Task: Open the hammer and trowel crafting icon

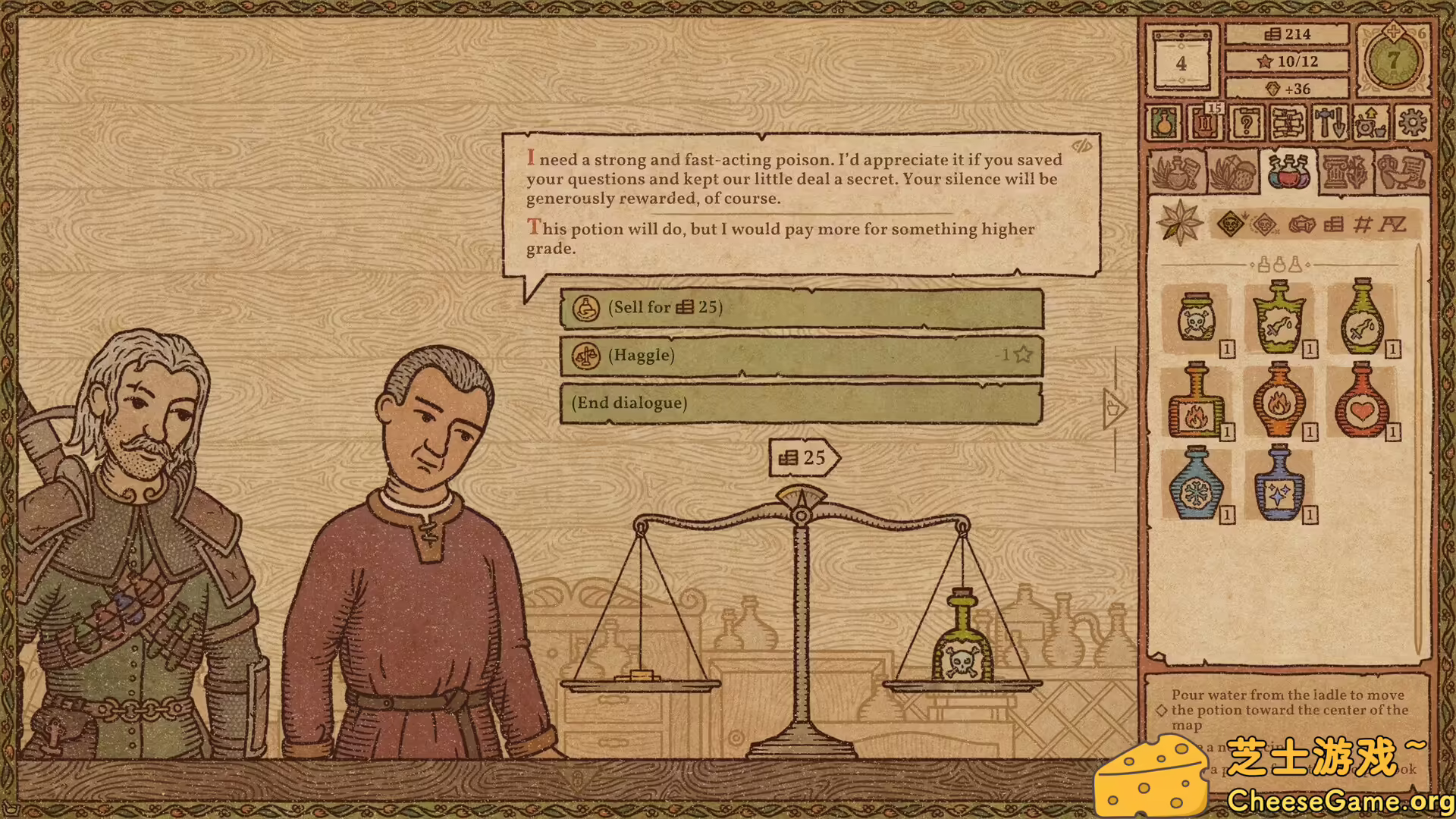Action: [x=1330, y=124]
